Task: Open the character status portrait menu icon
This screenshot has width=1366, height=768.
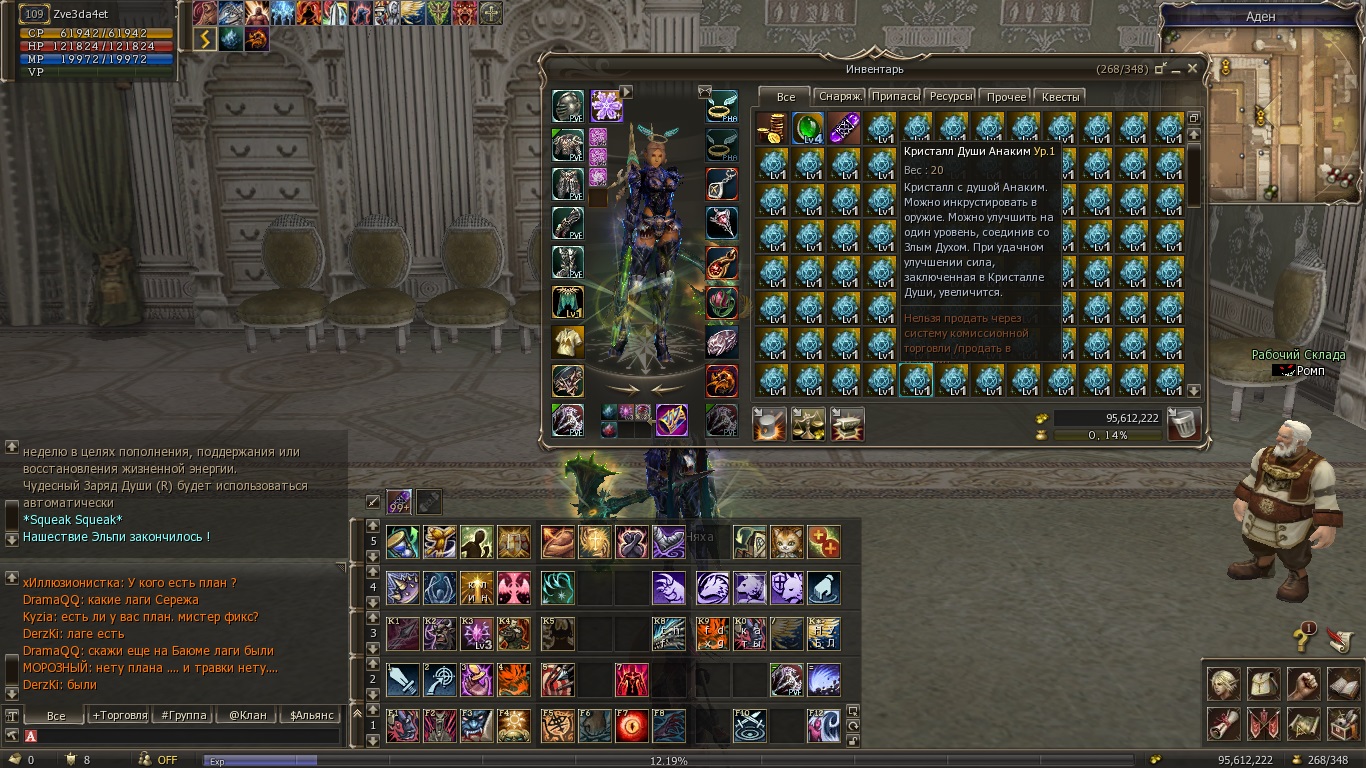Action: click(1224, 684)
